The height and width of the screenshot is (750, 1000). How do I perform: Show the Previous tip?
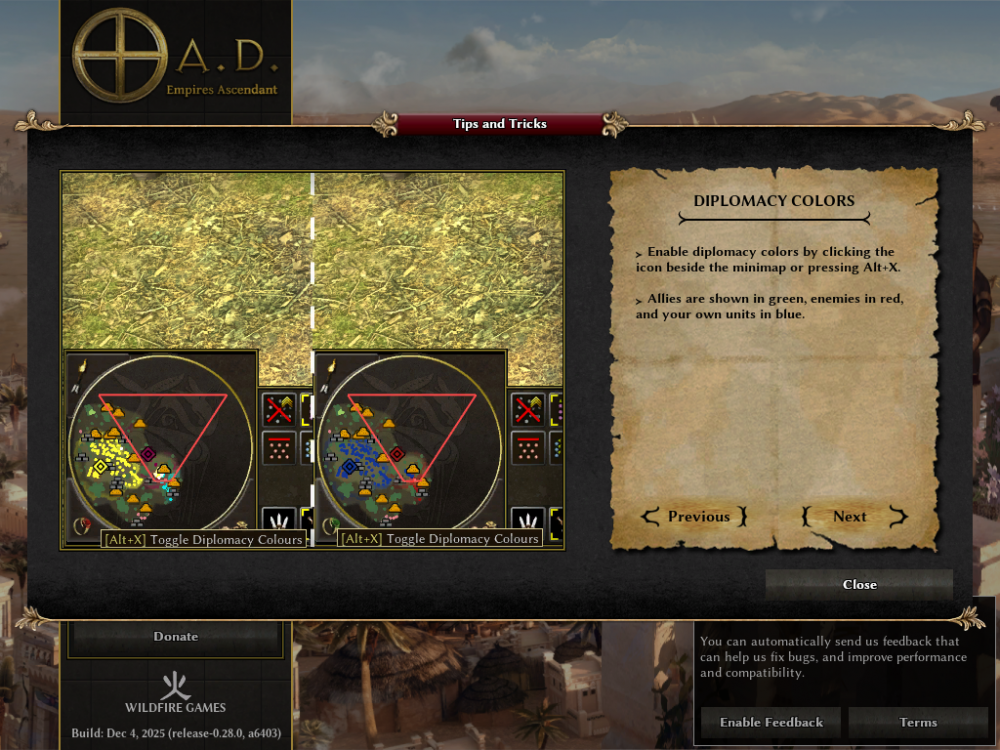click(x=698, y=517)
